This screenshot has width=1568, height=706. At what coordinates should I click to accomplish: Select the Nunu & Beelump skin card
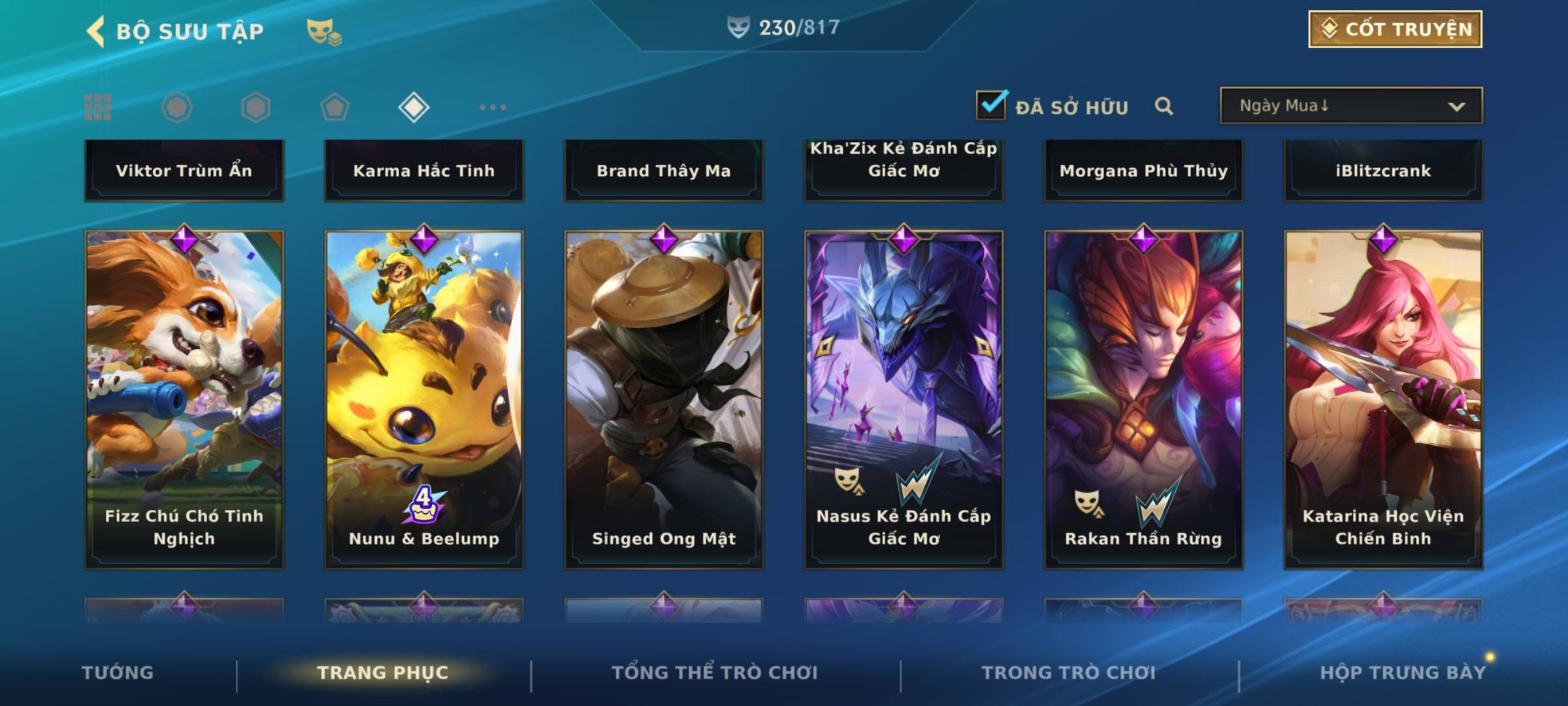point(424,399)
